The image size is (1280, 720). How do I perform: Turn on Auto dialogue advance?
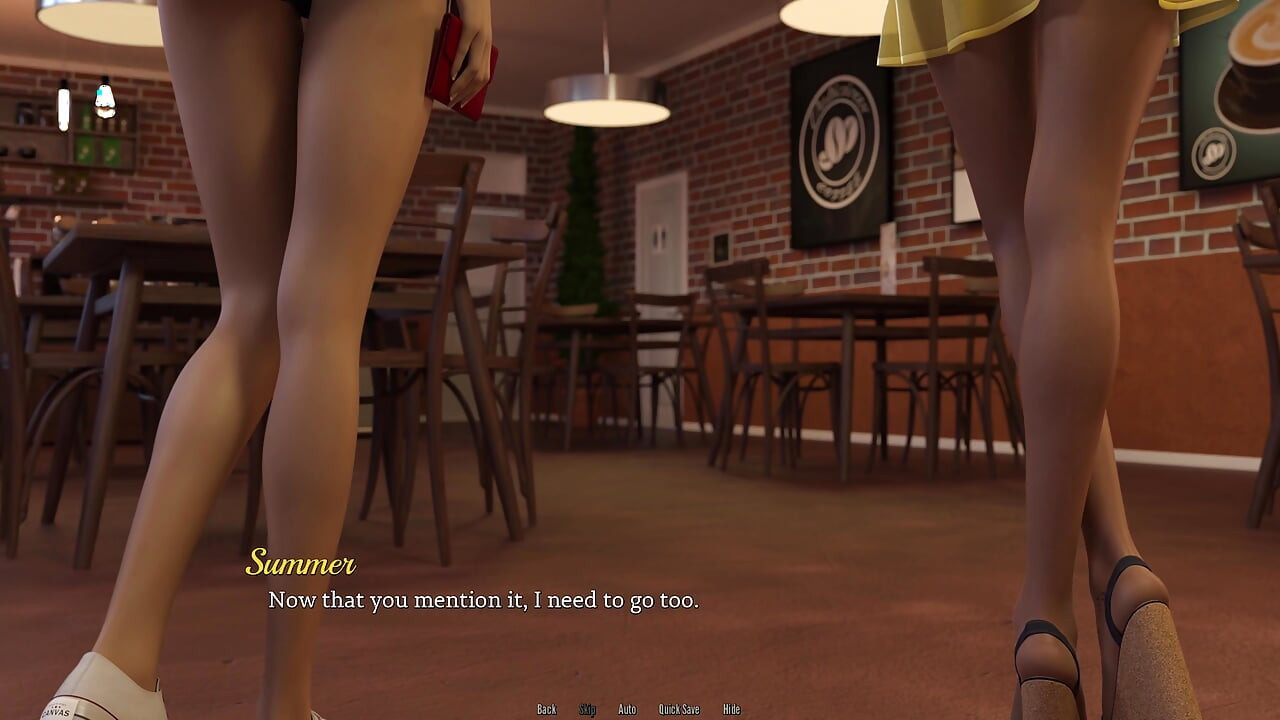pyautogui.click(x=627, y=709)
